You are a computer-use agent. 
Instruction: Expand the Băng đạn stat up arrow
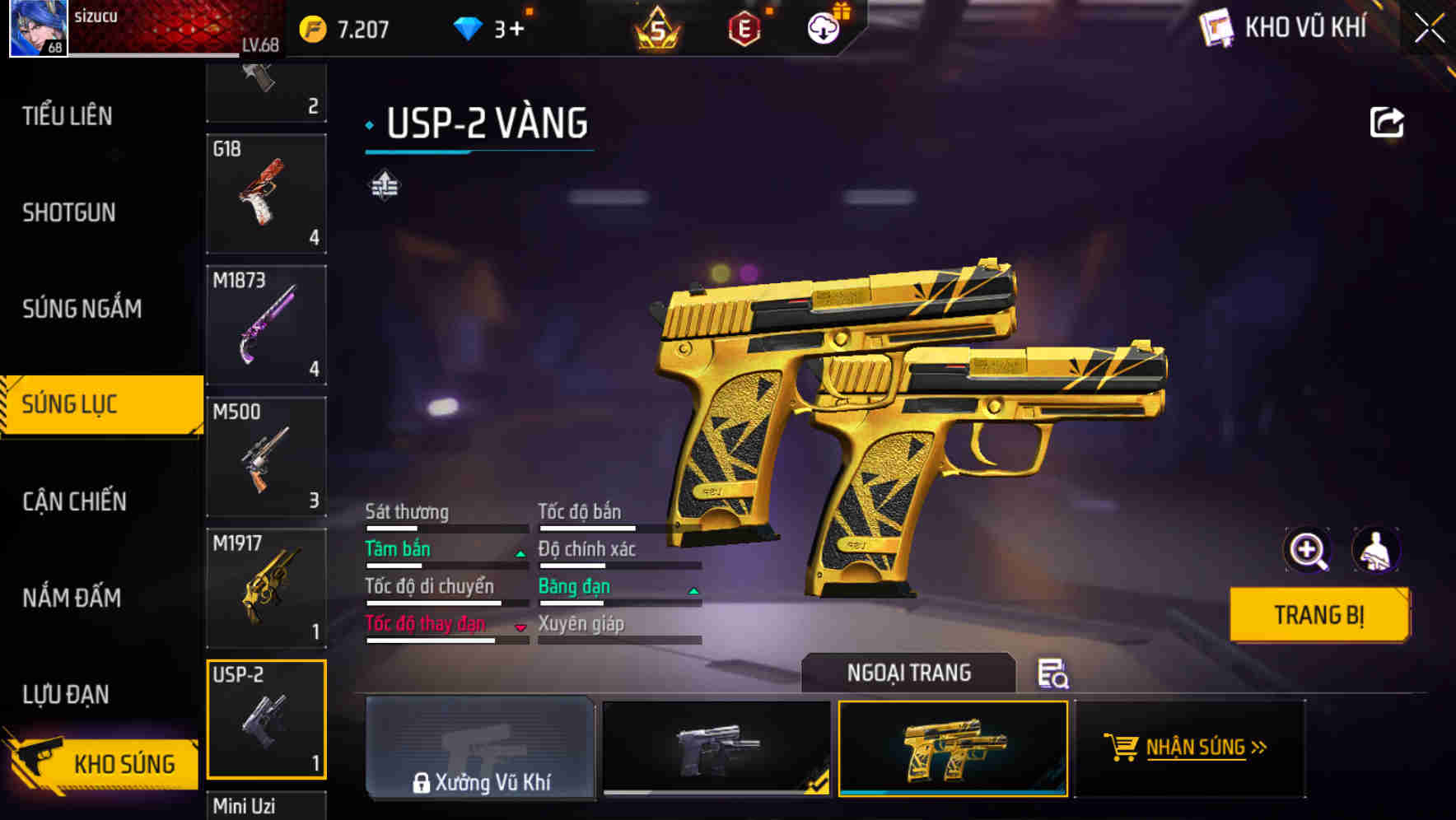pos(693,590)
